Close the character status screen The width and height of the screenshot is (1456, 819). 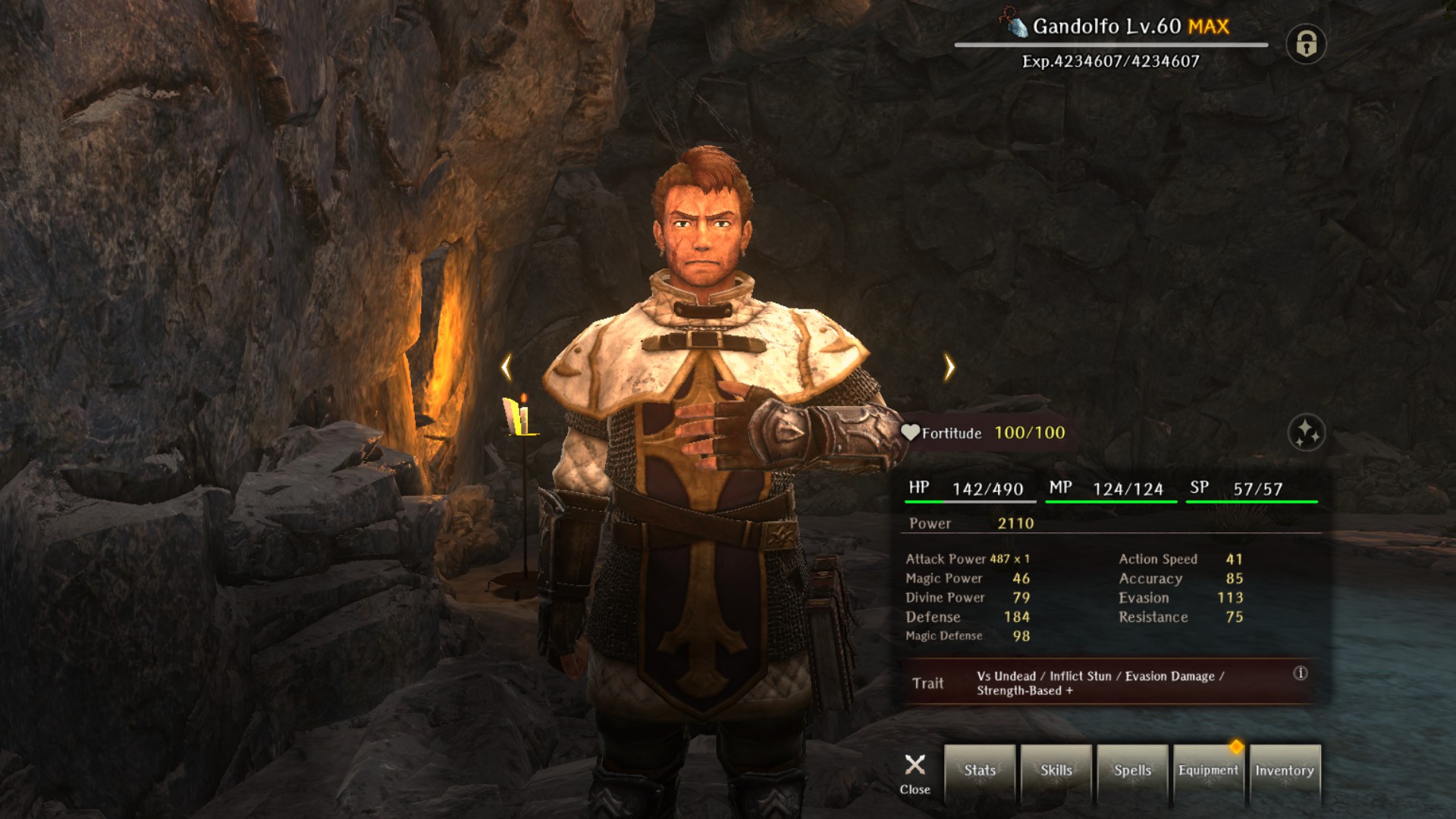pyautogui.click(x=915, y=773)
